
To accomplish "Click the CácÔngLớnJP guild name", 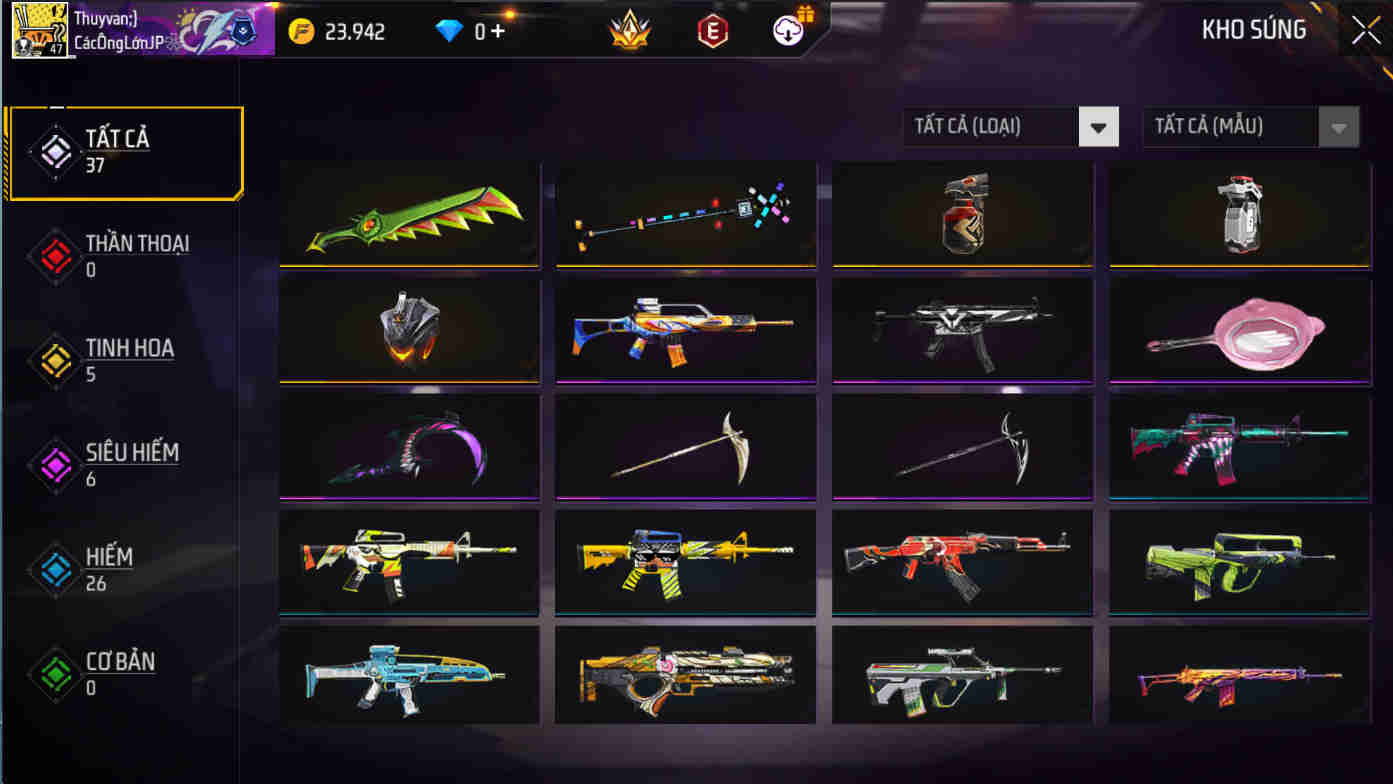I will pyautogui.click(x=117, y=42).
